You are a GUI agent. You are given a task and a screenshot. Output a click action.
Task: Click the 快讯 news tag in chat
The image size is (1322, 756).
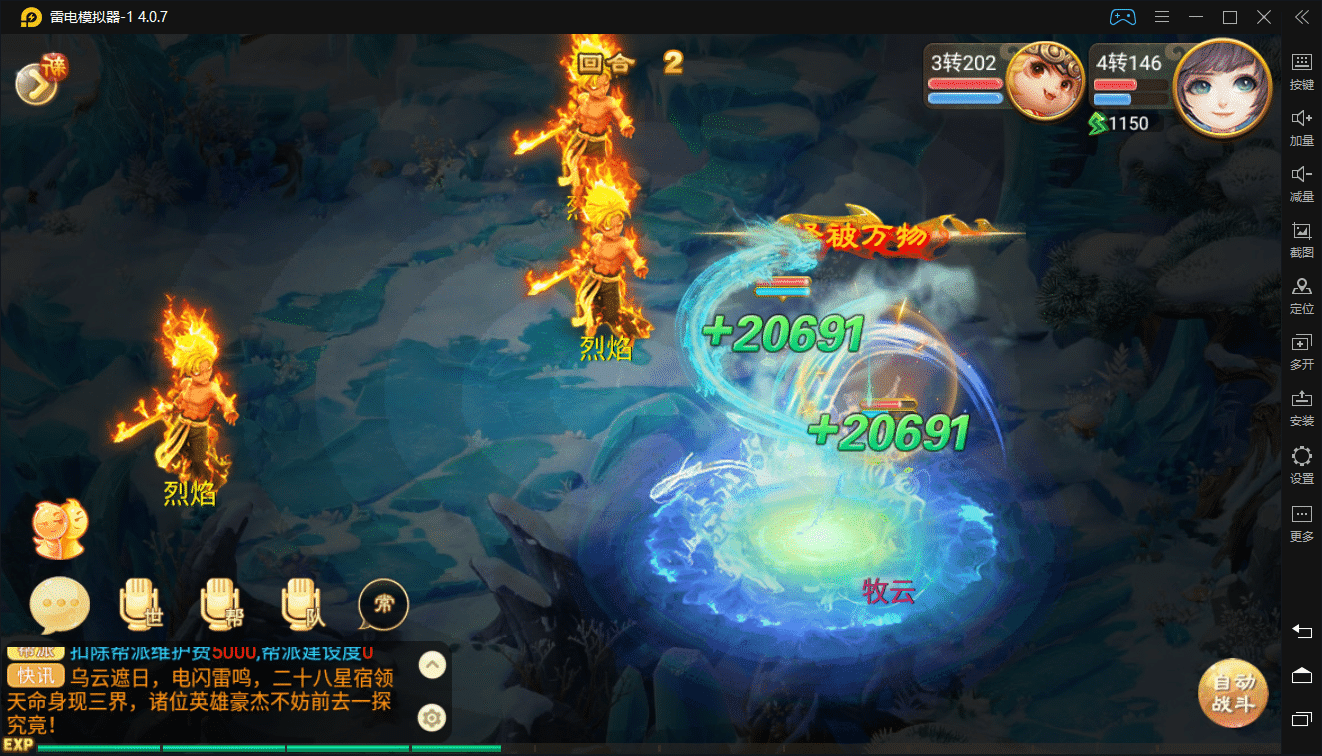(x=36, y=675)
